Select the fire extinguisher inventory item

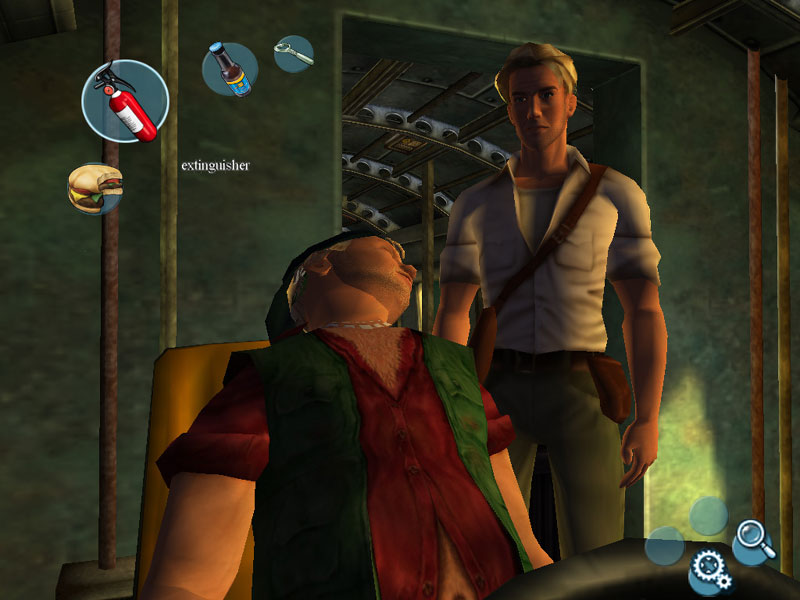(125, 101)
